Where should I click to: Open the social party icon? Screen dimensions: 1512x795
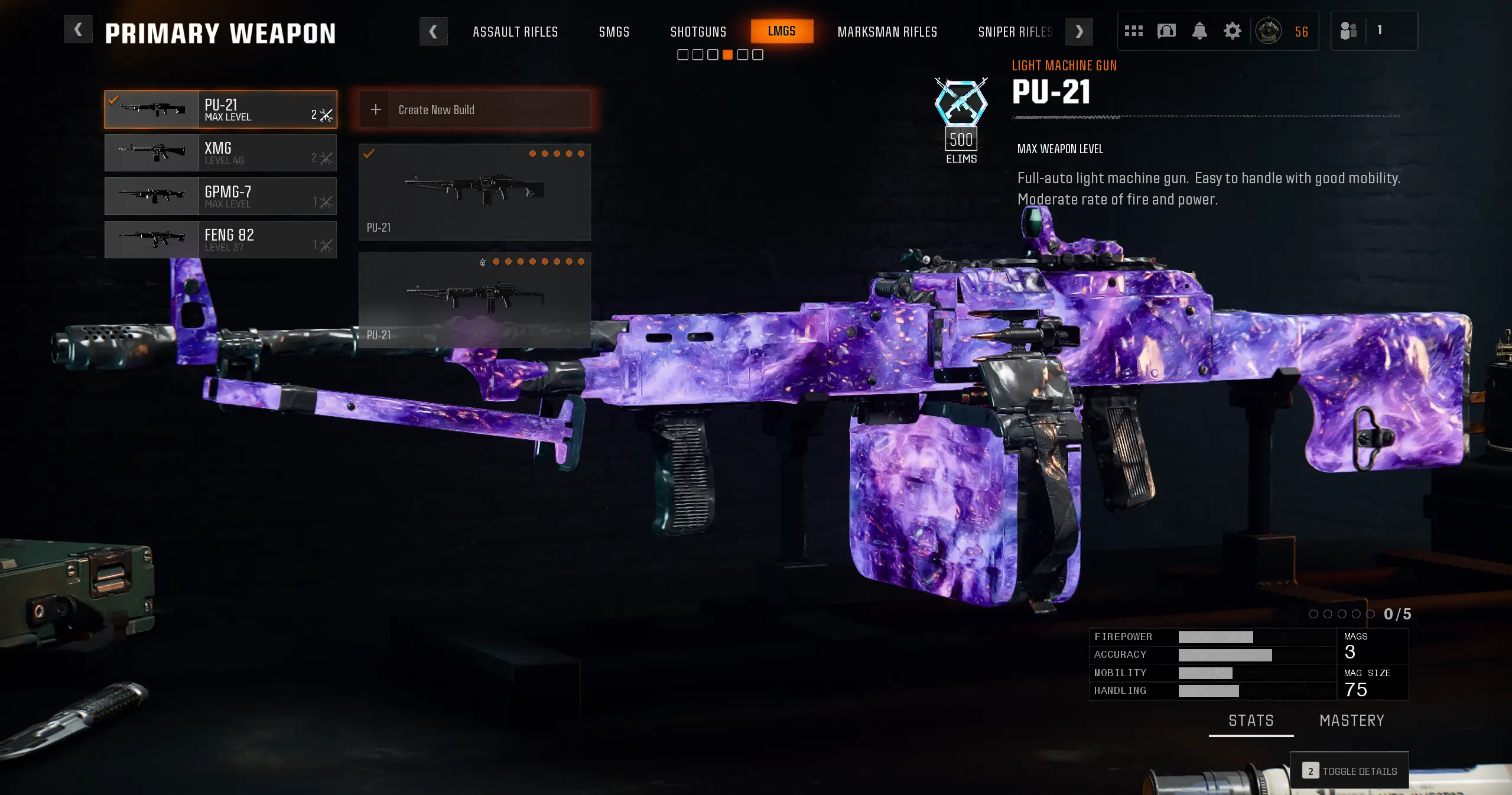click(1348, 31)
